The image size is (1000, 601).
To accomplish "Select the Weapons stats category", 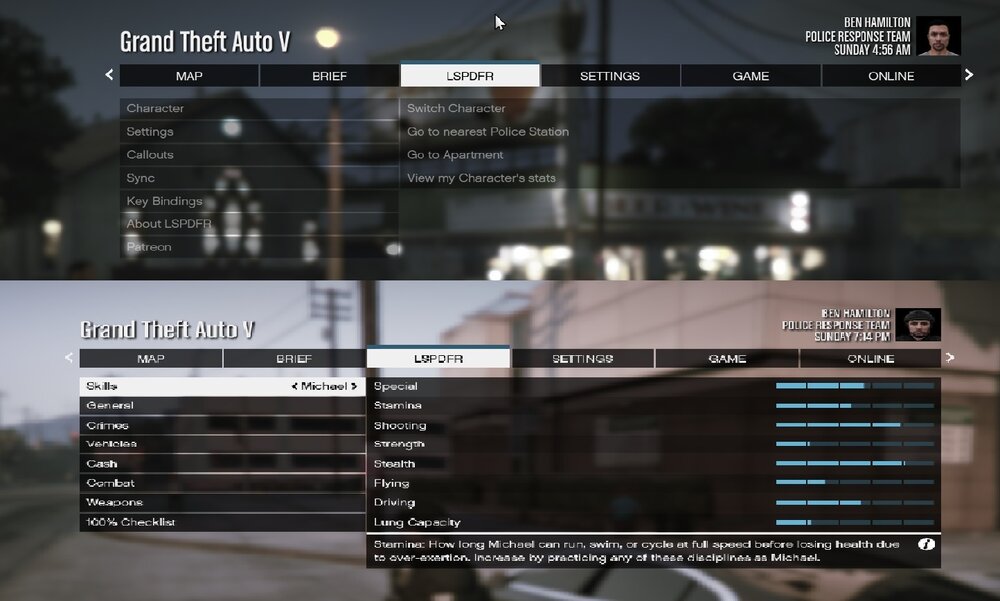I will [x=114, y=503].
